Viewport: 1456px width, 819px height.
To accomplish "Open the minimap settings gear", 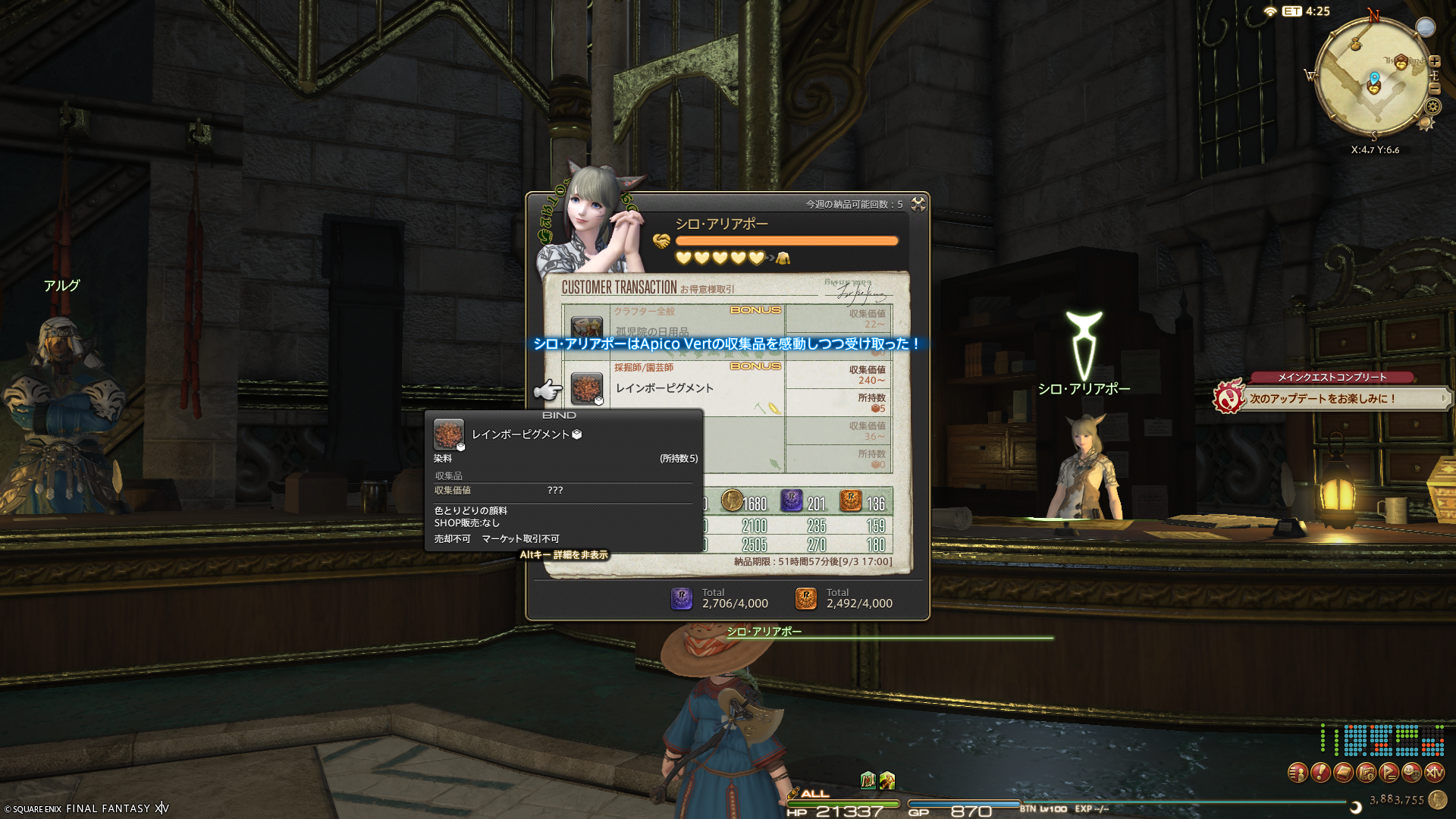I will 1432,108.
